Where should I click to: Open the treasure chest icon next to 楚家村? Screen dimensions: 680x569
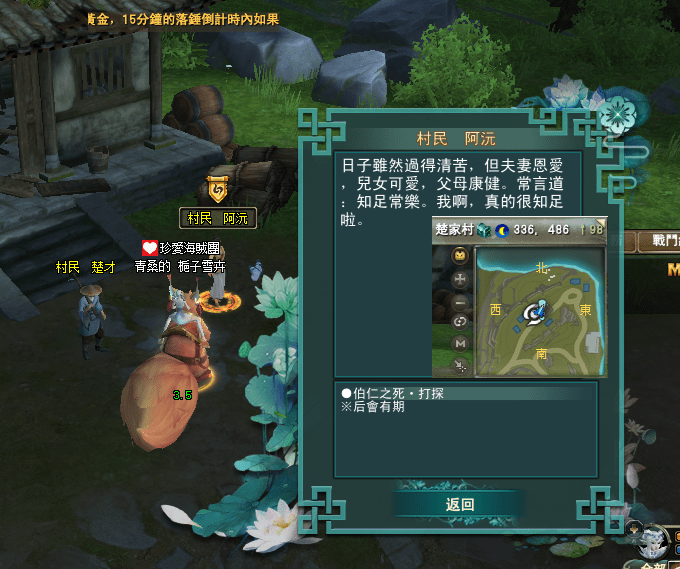pyautogui.click(x=484, y=230)
